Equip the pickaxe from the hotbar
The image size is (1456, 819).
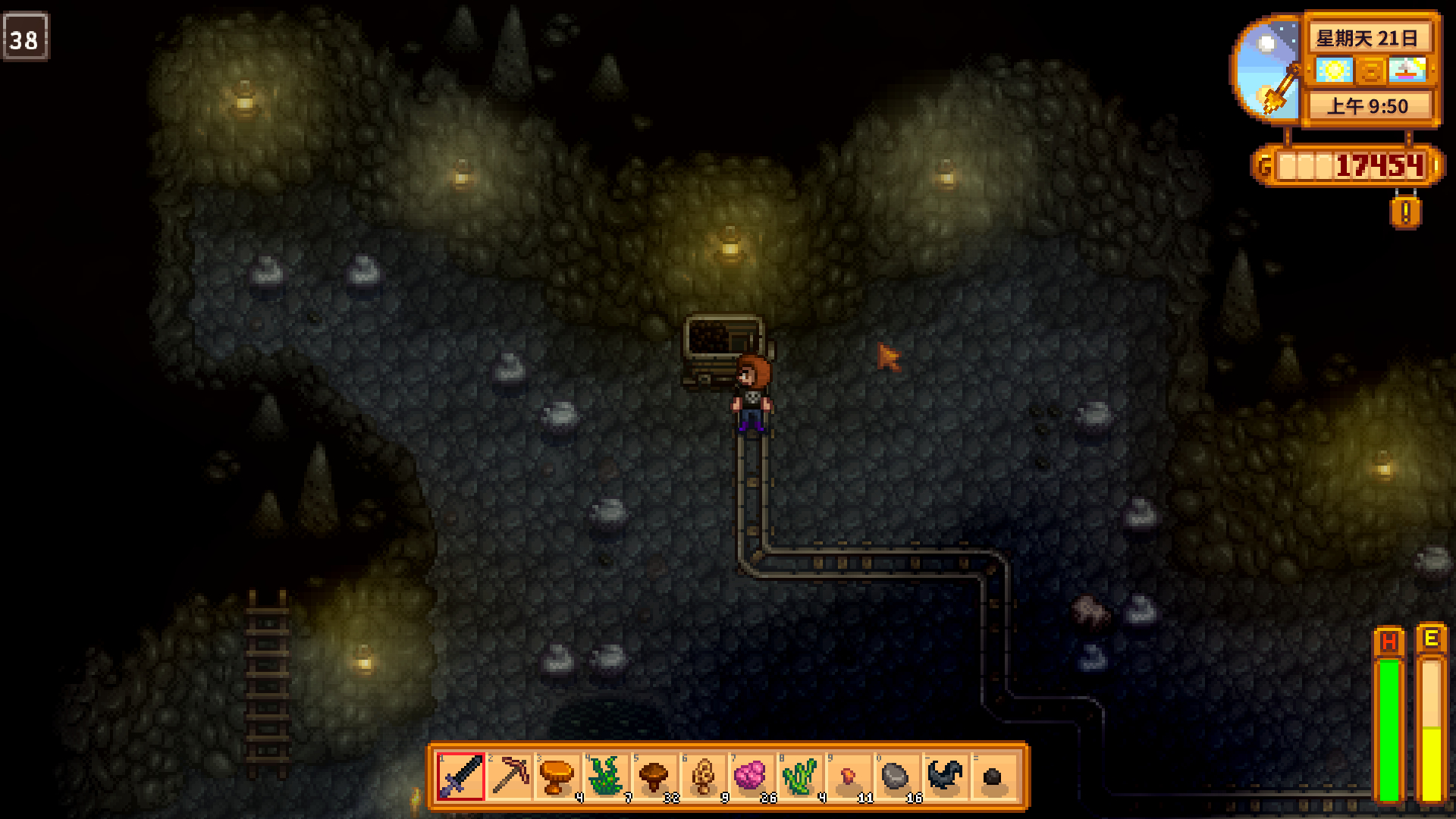pos(510,777)
